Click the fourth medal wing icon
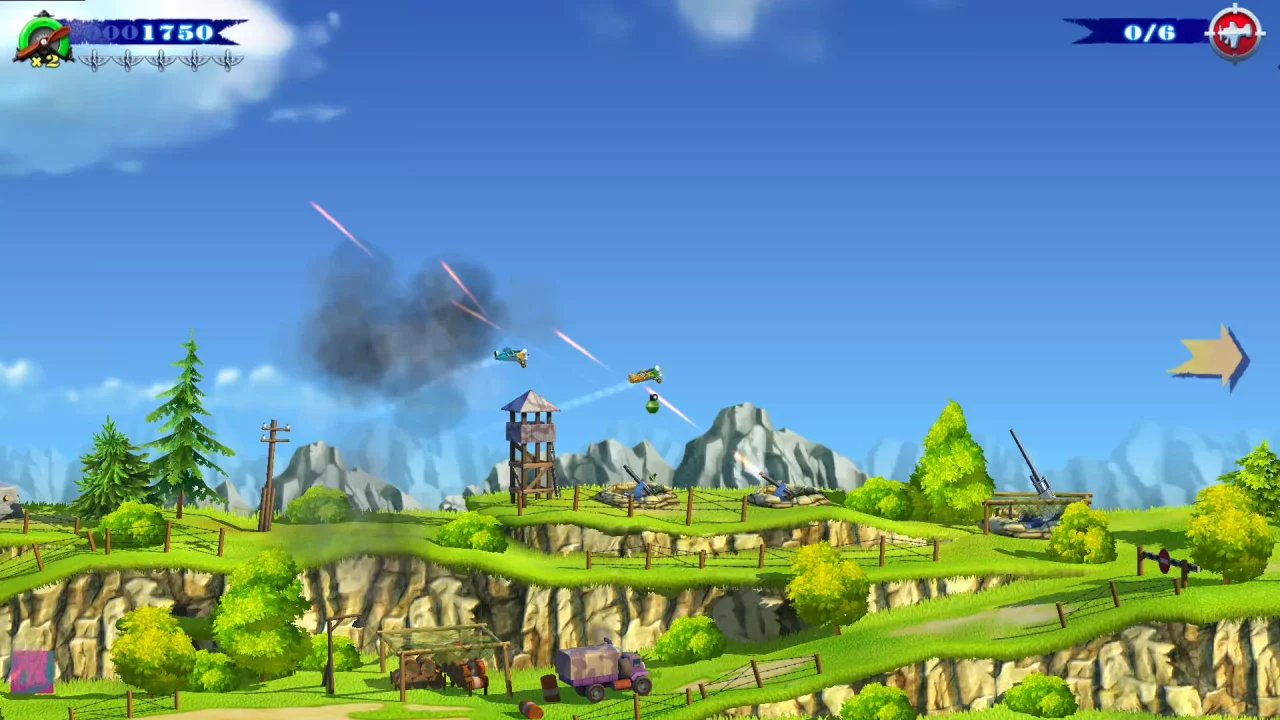 tap(195, 60)
